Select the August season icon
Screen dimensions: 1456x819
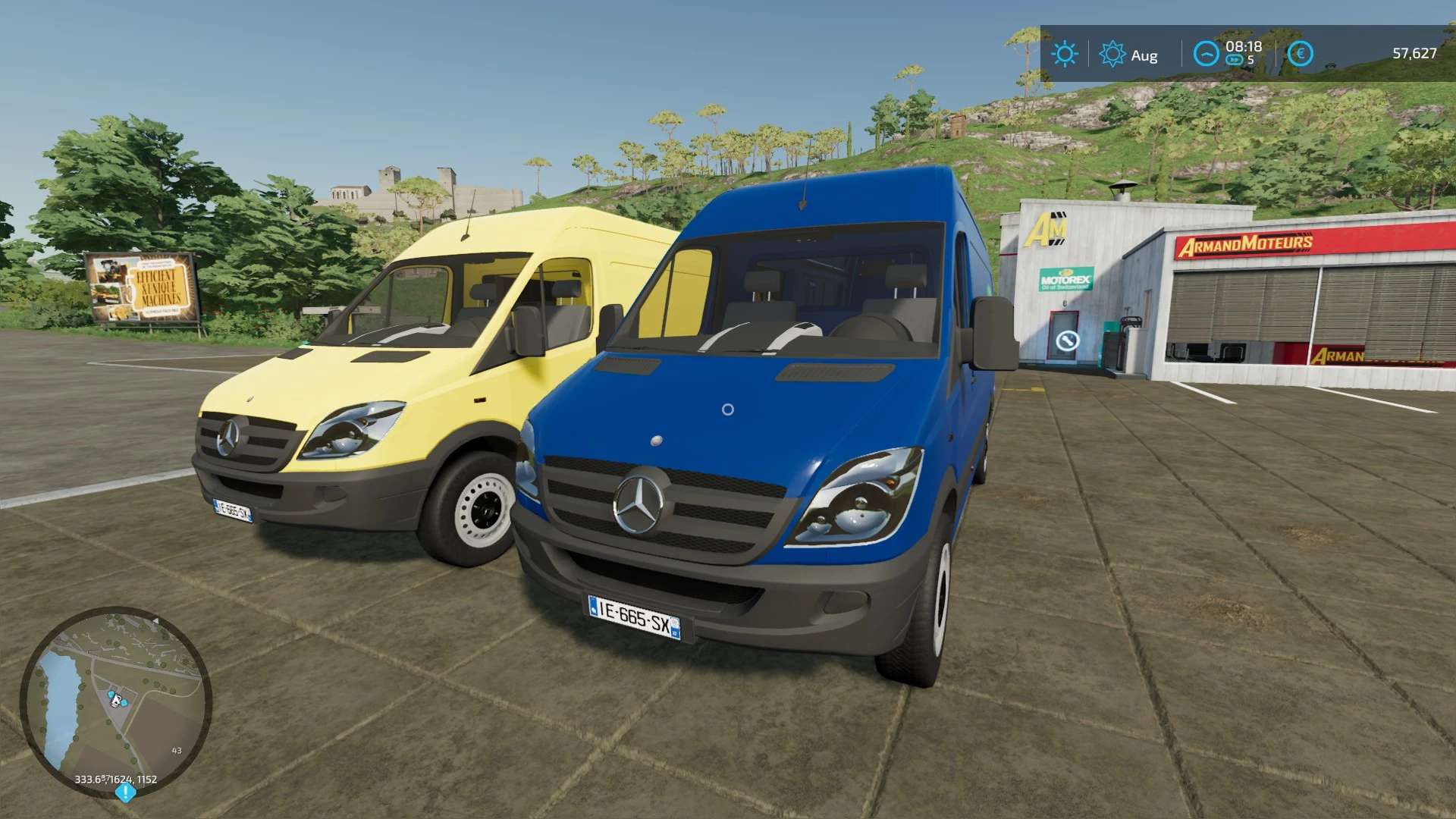(x=1112, y=54)
